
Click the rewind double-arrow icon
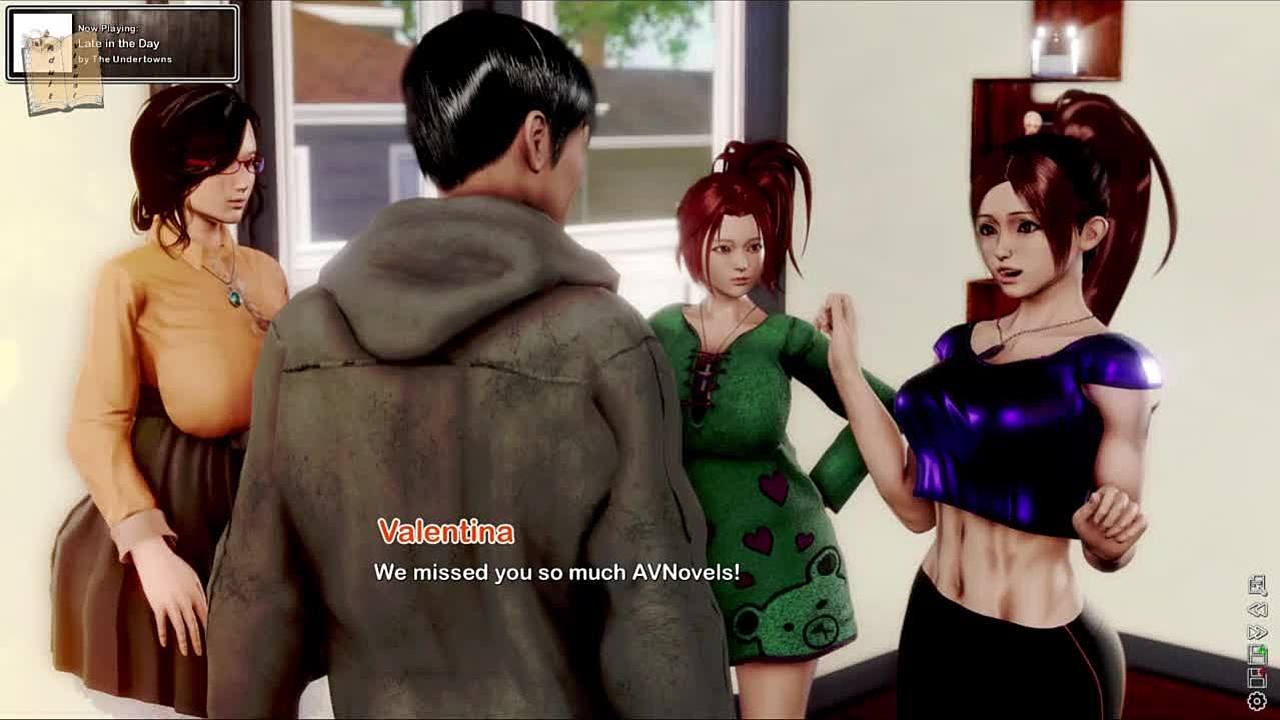[1257, 609]
